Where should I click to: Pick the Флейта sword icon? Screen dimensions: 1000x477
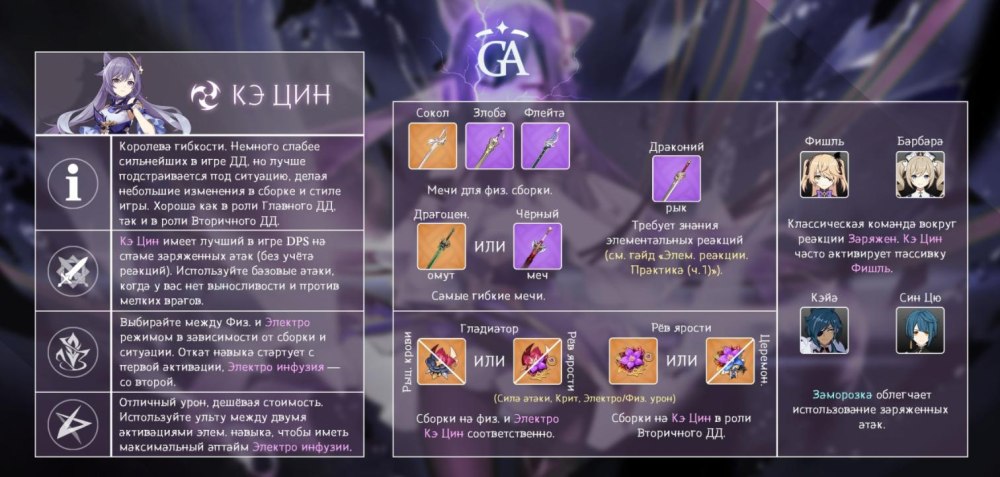(544, 146)
